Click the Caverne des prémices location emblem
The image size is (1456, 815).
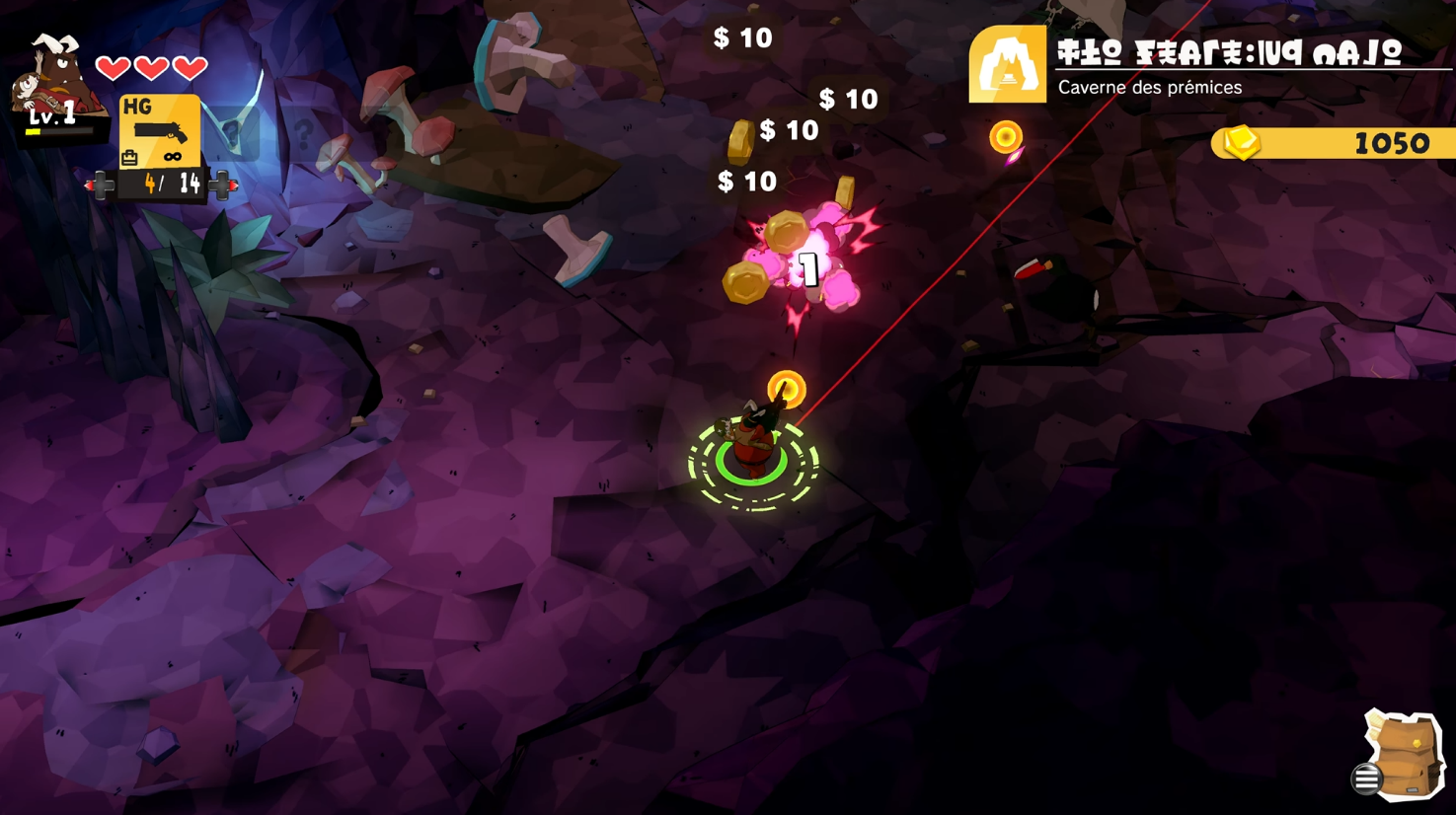(x=1007, y=65)
